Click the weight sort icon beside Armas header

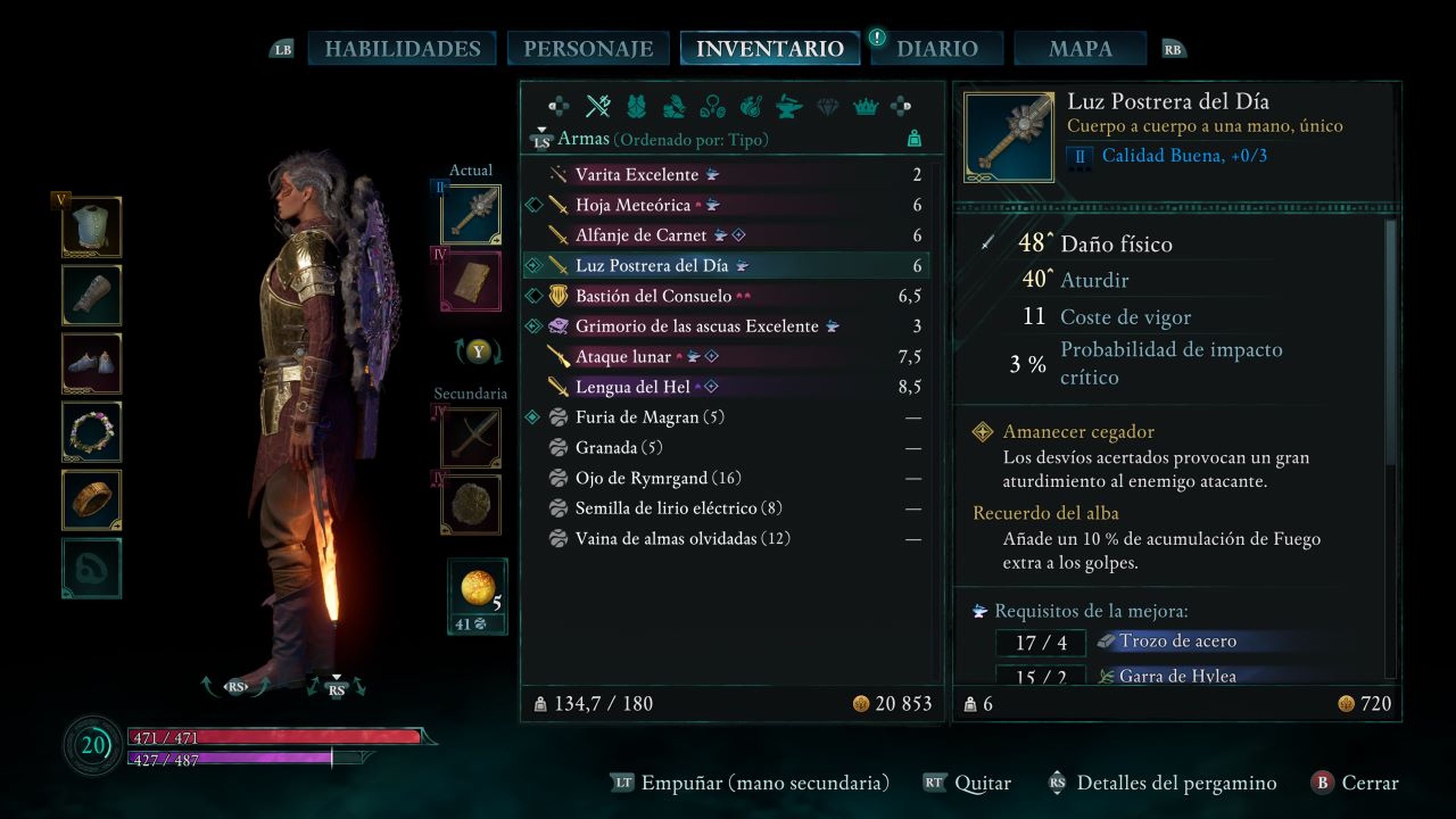tap(914, 138)
